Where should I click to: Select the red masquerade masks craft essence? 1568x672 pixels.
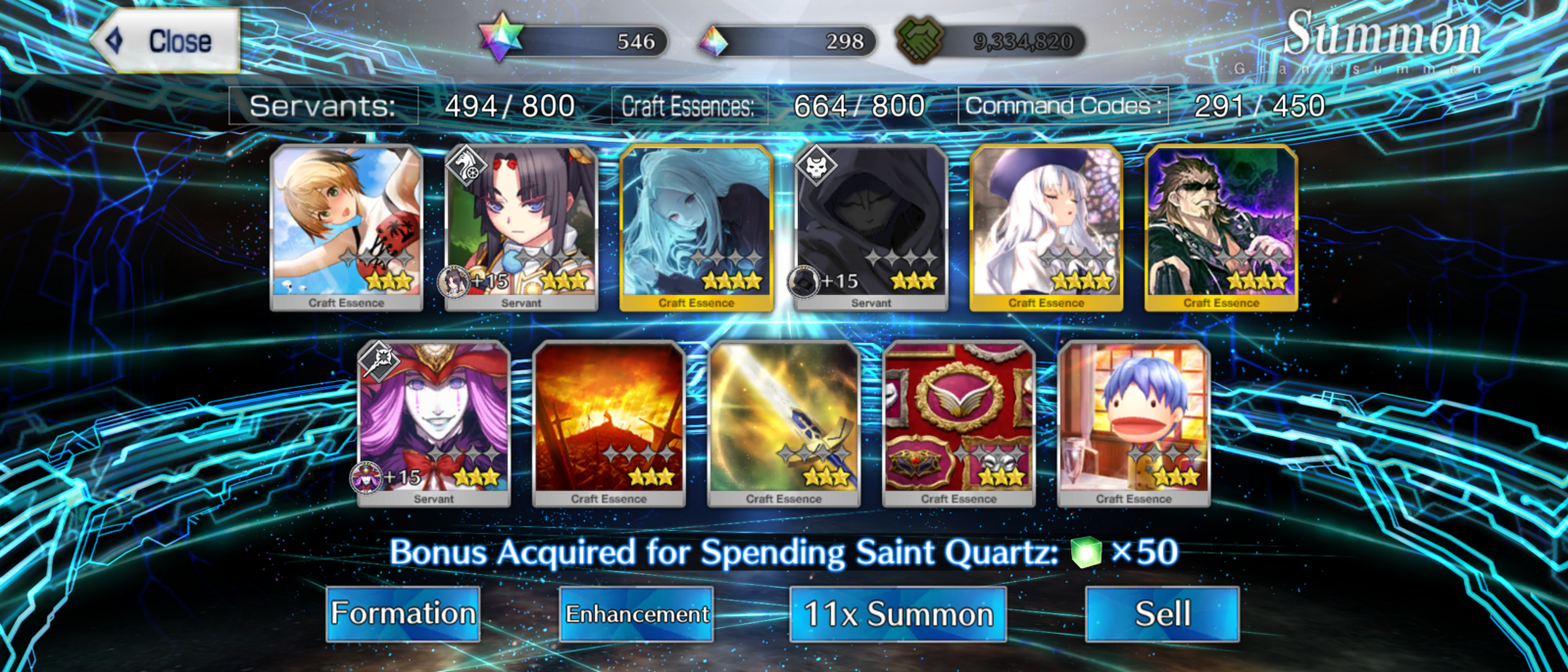click(x=958, y=422)
